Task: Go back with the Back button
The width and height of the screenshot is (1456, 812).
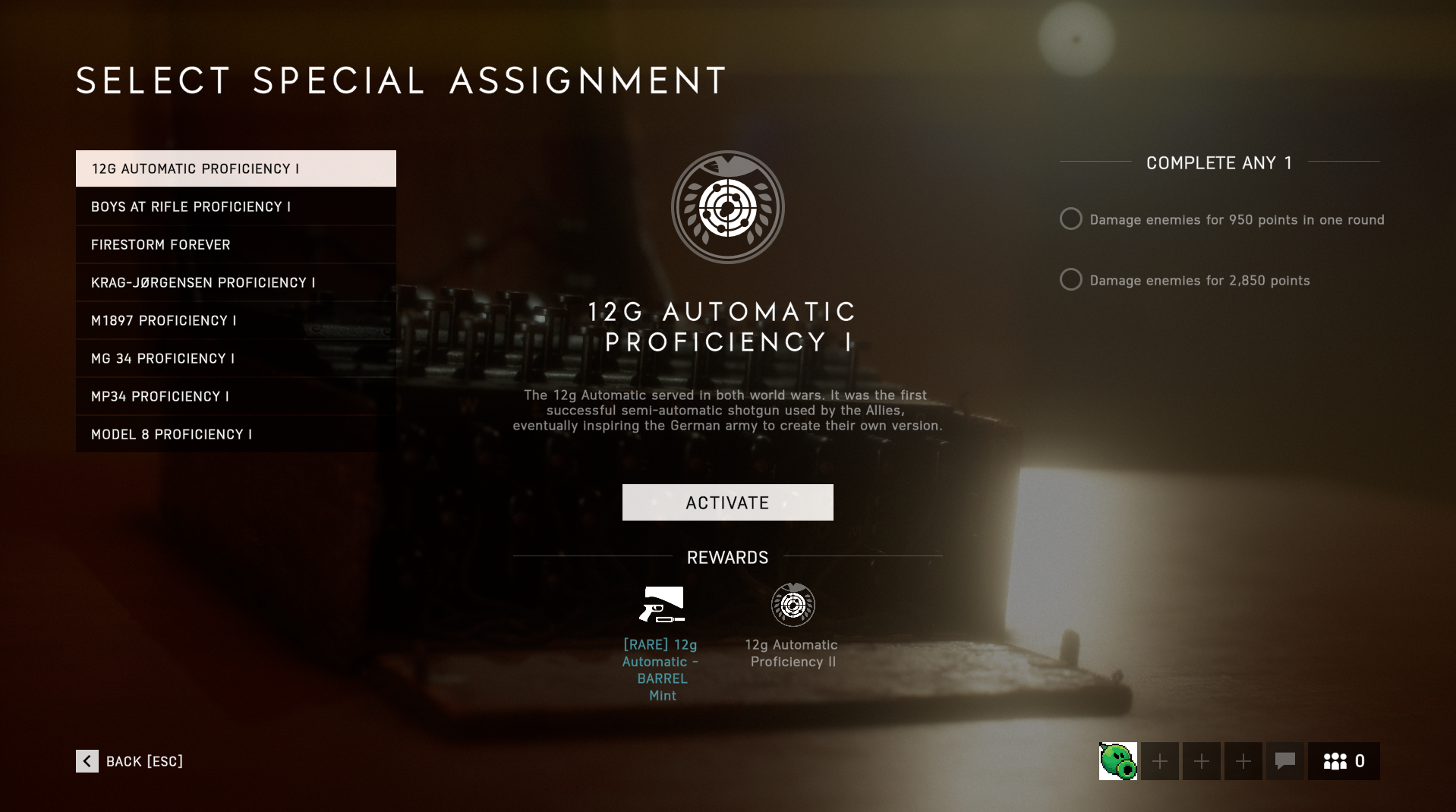Action: [130, 761]
